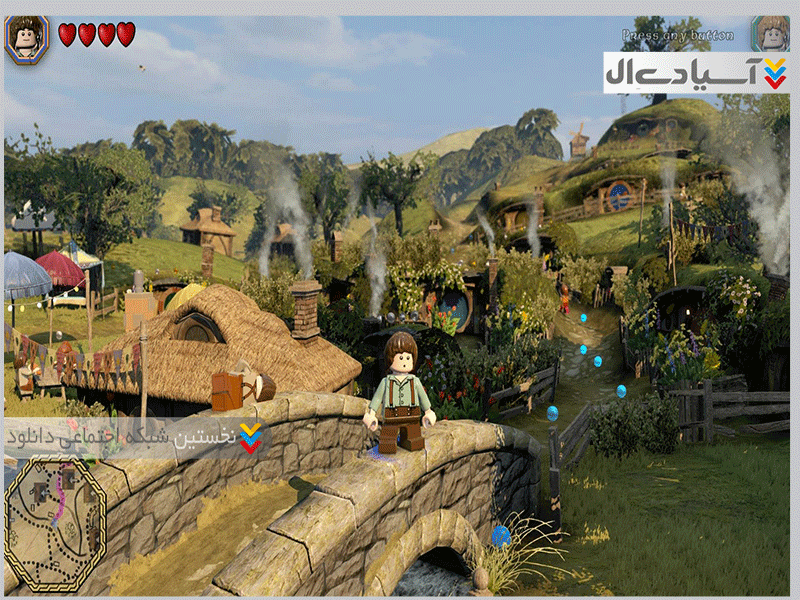Click Frodo's character portrait

click(26, 38)
